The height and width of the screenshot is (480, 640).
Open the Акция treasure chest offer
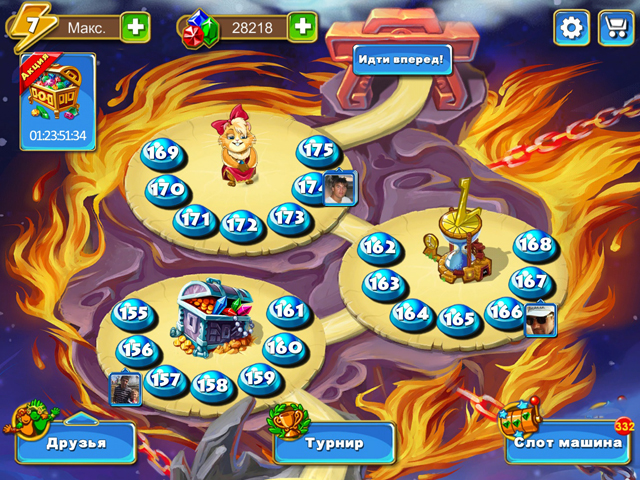click(58, 100)
